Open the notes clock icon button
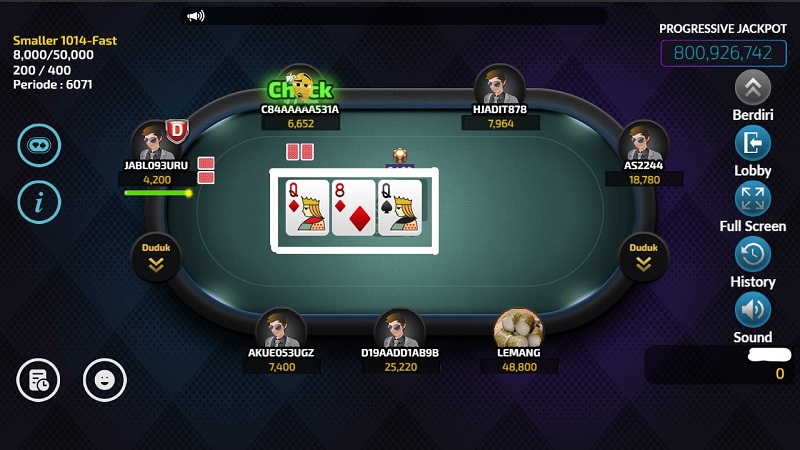The height and width of the screenshot is (450, 800). pyautogui.click(x=39, y=379)
